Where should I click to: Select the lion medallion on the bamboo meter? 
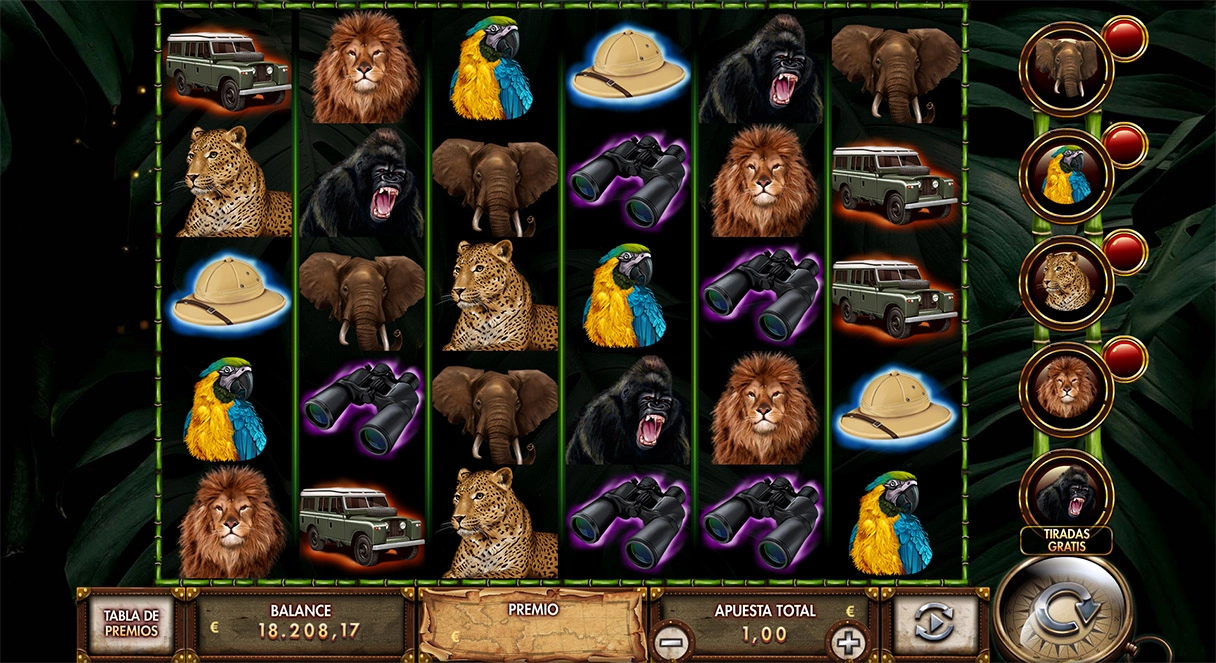point(1066,389)
